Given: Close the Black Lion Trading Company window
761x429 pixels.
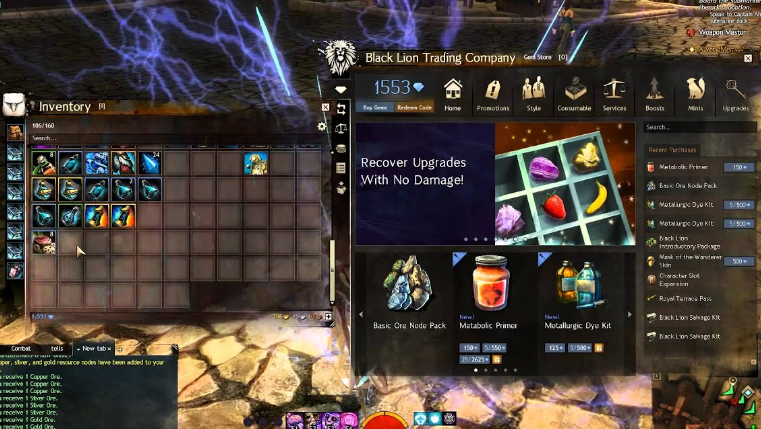Looking at the screenshot, I should 750,58.
